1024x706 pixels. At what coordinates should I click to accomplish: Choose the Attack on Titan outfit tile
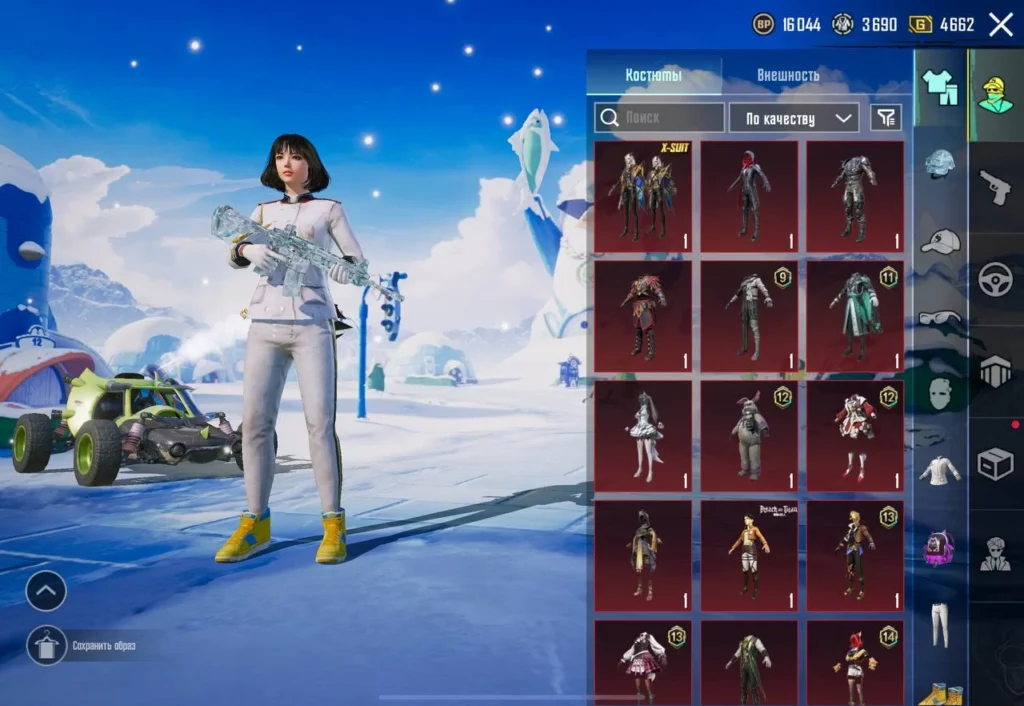coord(749,555)
